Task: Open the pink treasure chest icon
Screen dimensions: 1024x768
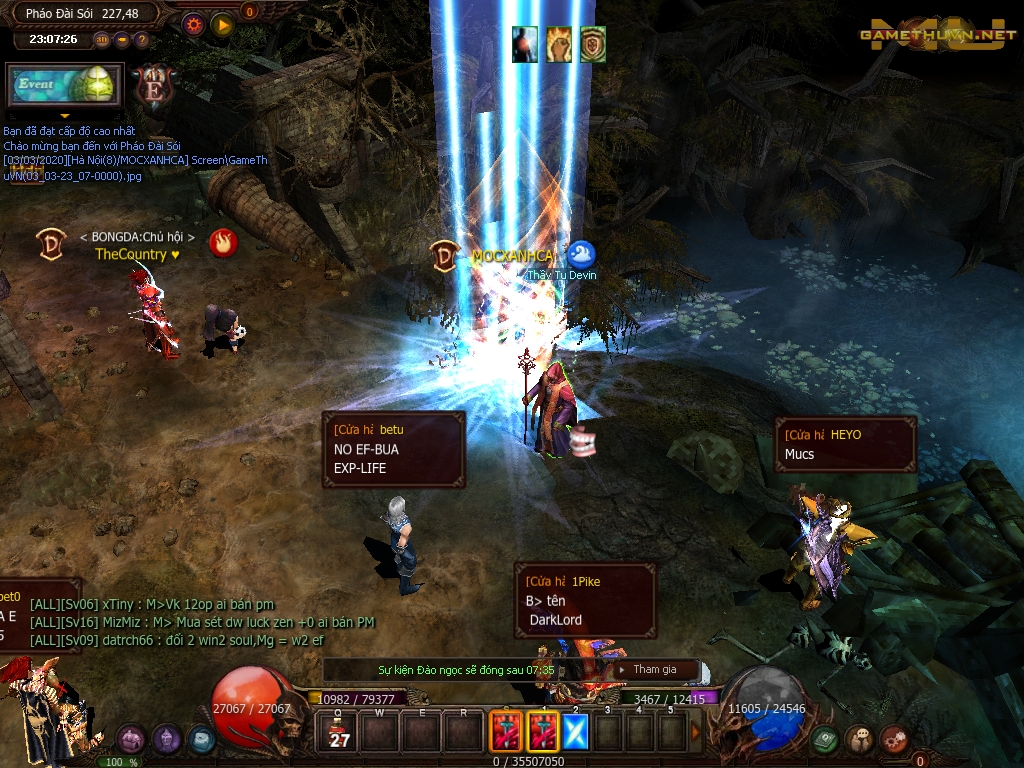Action: [131, 739]
